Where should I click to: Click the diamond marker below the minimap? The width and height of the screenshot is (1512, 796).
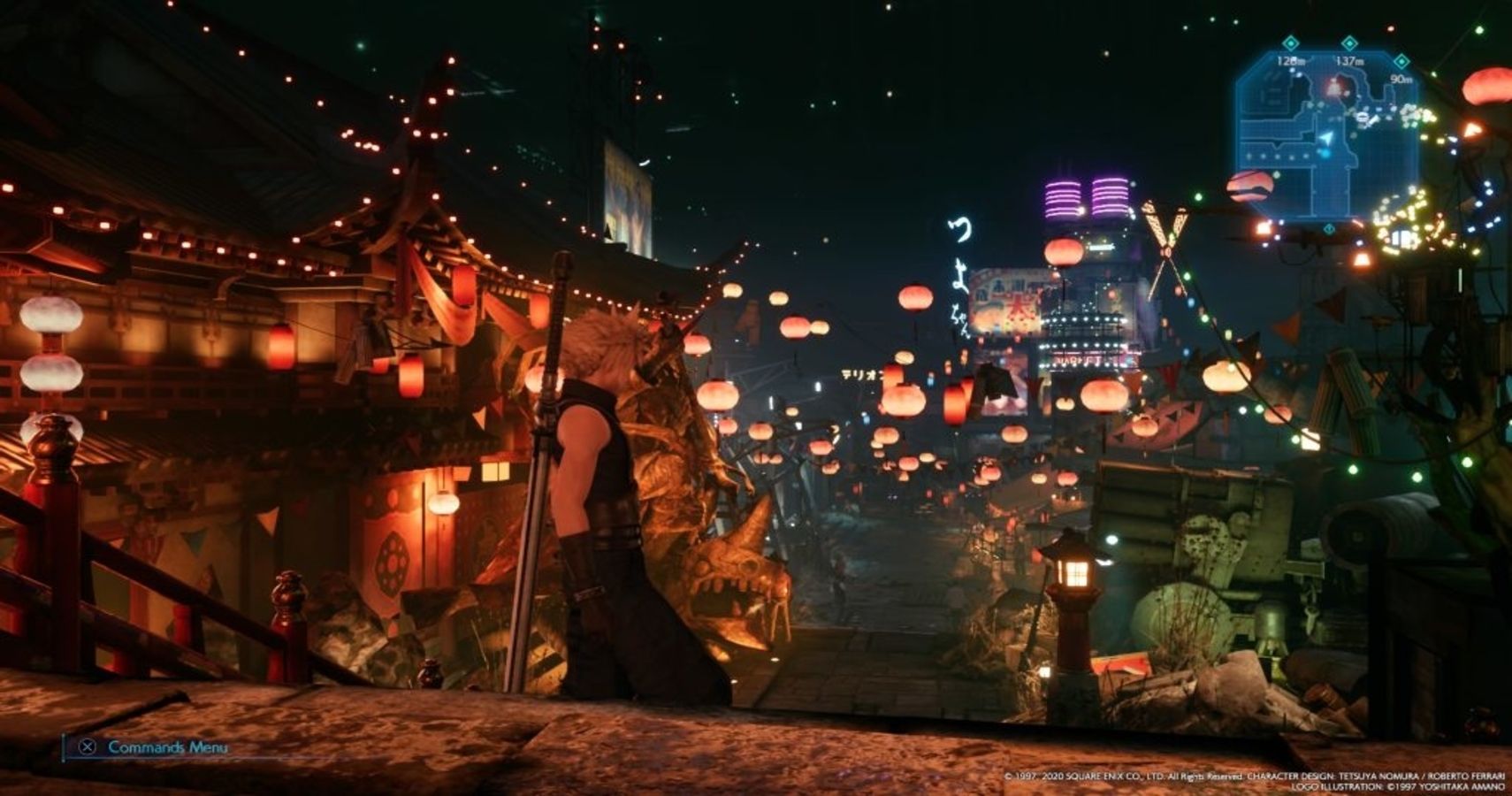tap(1329, 228)
